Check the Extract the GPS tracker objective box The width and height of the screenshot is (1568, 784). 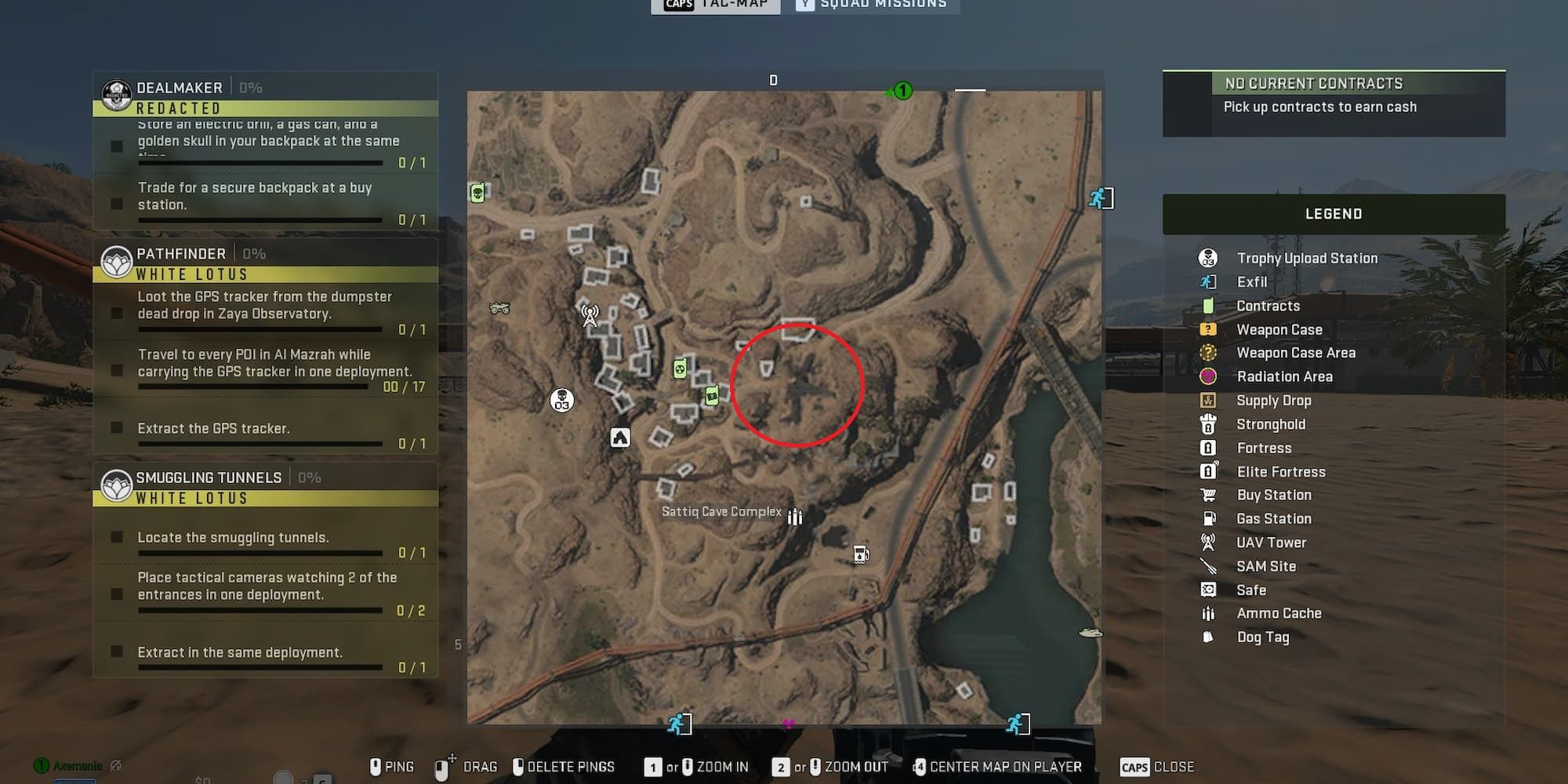tap(118, 428)
